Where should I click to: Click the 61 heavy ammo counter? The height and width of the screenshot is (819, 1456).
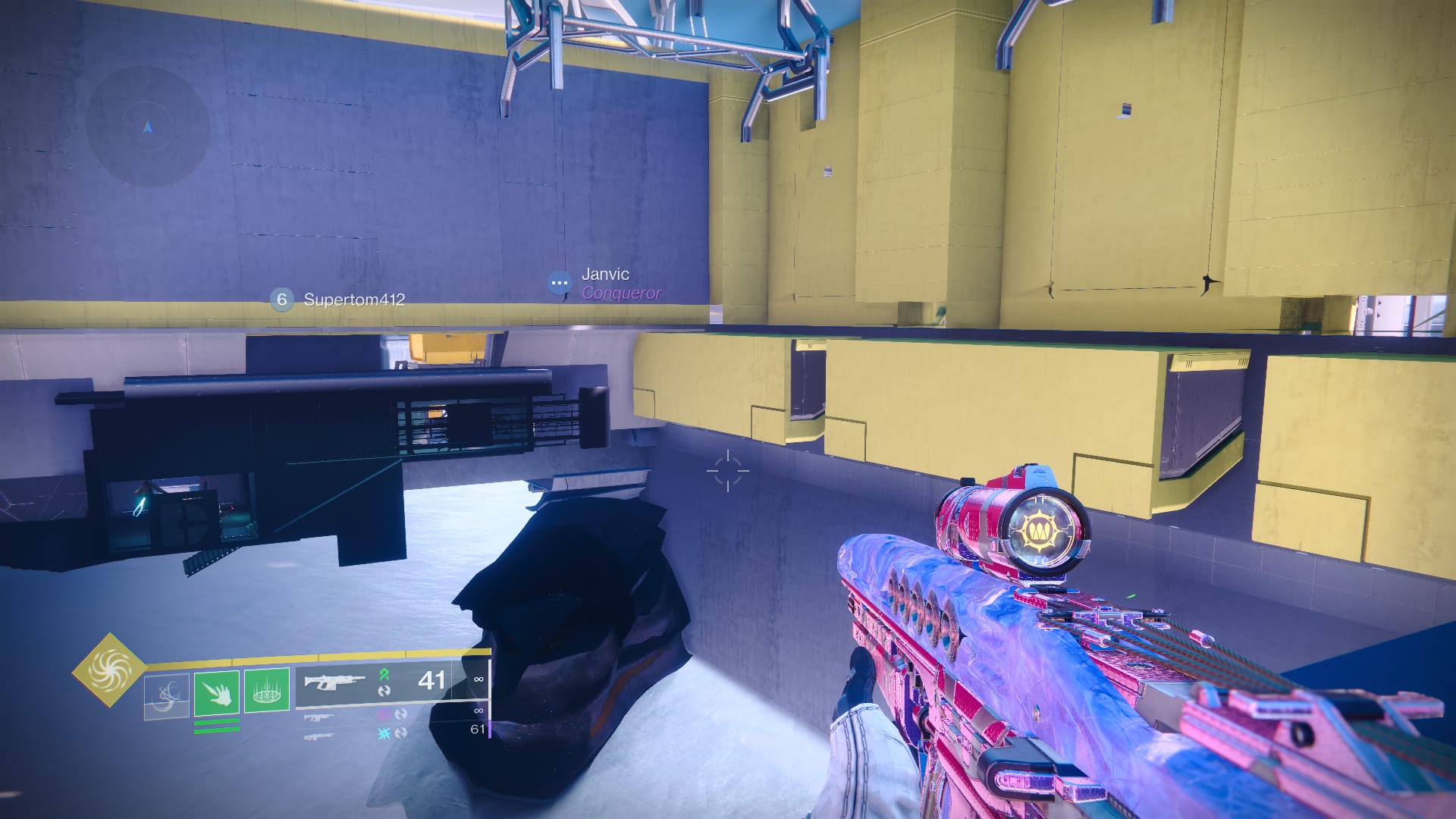pos(478,731)
